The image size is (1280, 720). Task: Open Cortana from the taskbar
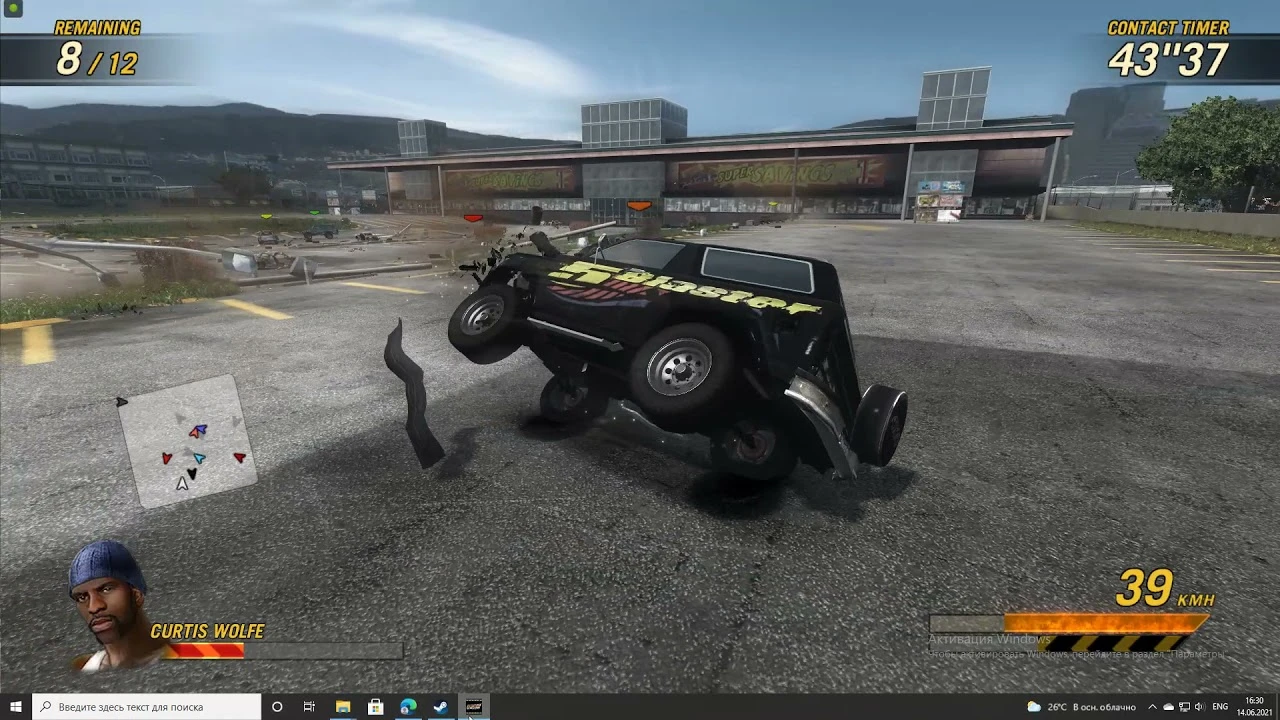pos(277,707)
